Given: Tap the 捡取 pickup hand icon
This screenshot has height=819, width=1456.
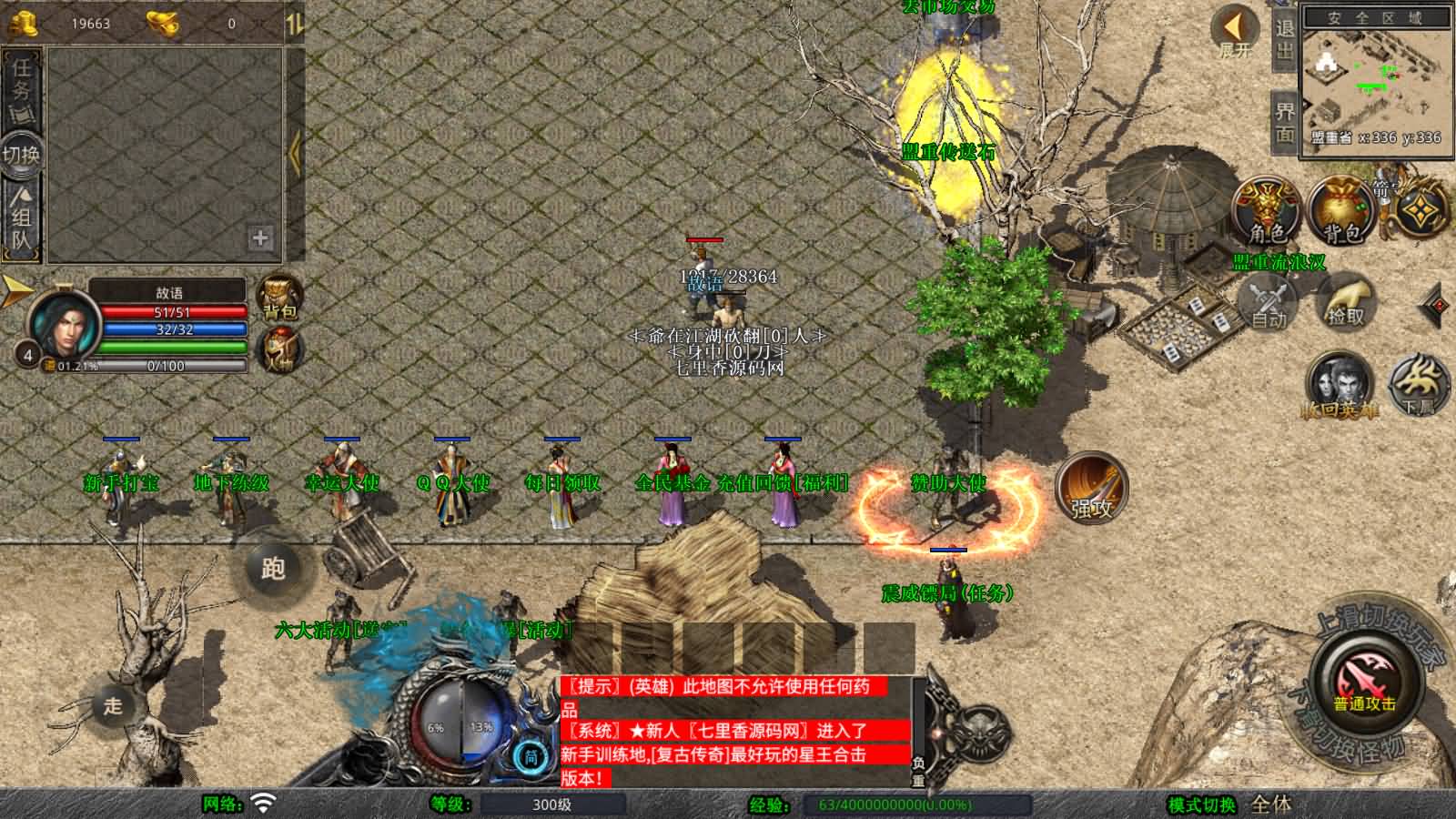Looking at the screenshot, I should pyautogui.click(x=1345, y=301).
